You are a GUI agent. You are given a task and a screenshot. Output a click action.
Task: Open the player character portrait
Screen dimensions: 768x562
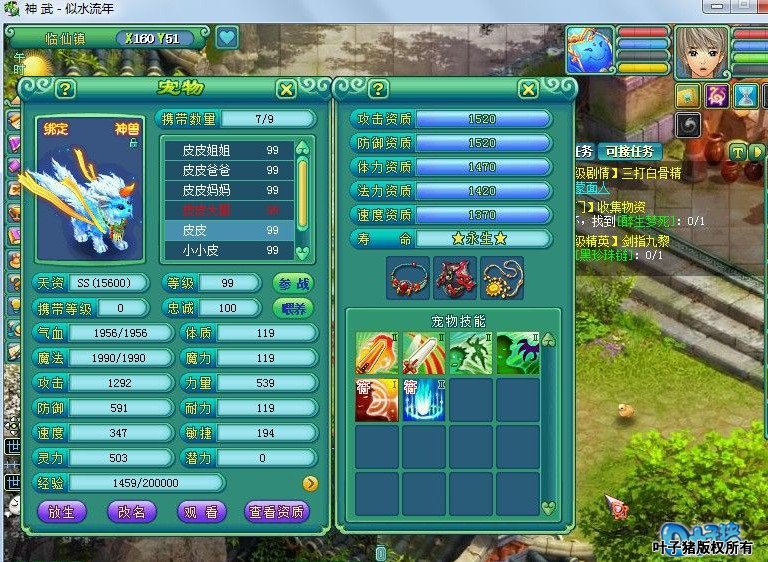coord(702,51)
